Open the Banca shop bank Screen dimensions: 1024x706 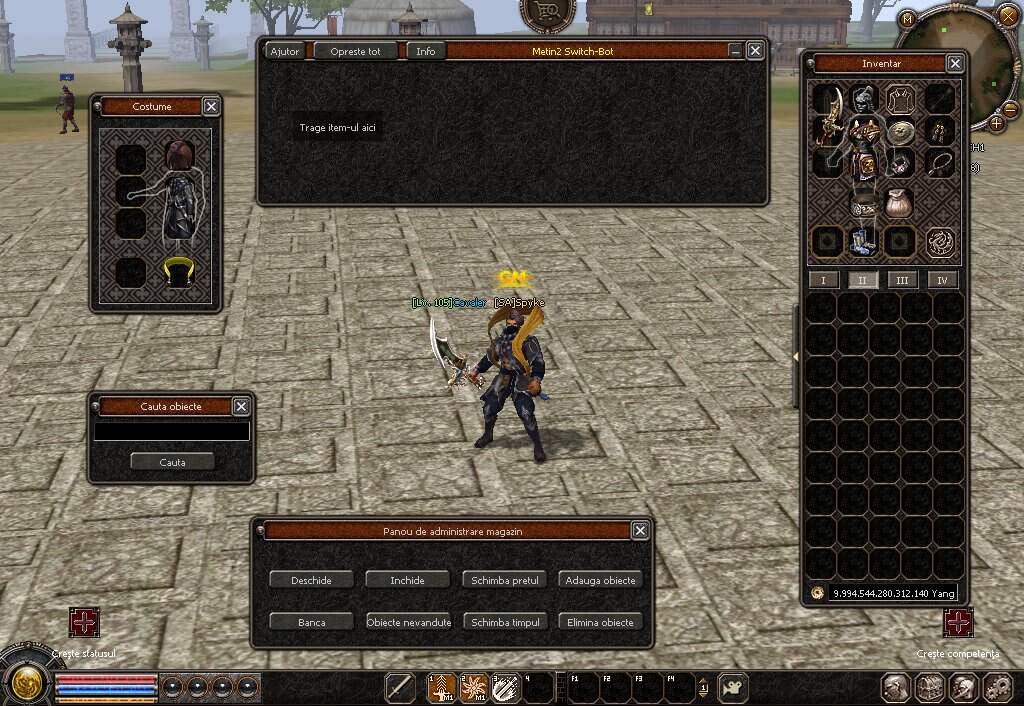tap(311, 622)
